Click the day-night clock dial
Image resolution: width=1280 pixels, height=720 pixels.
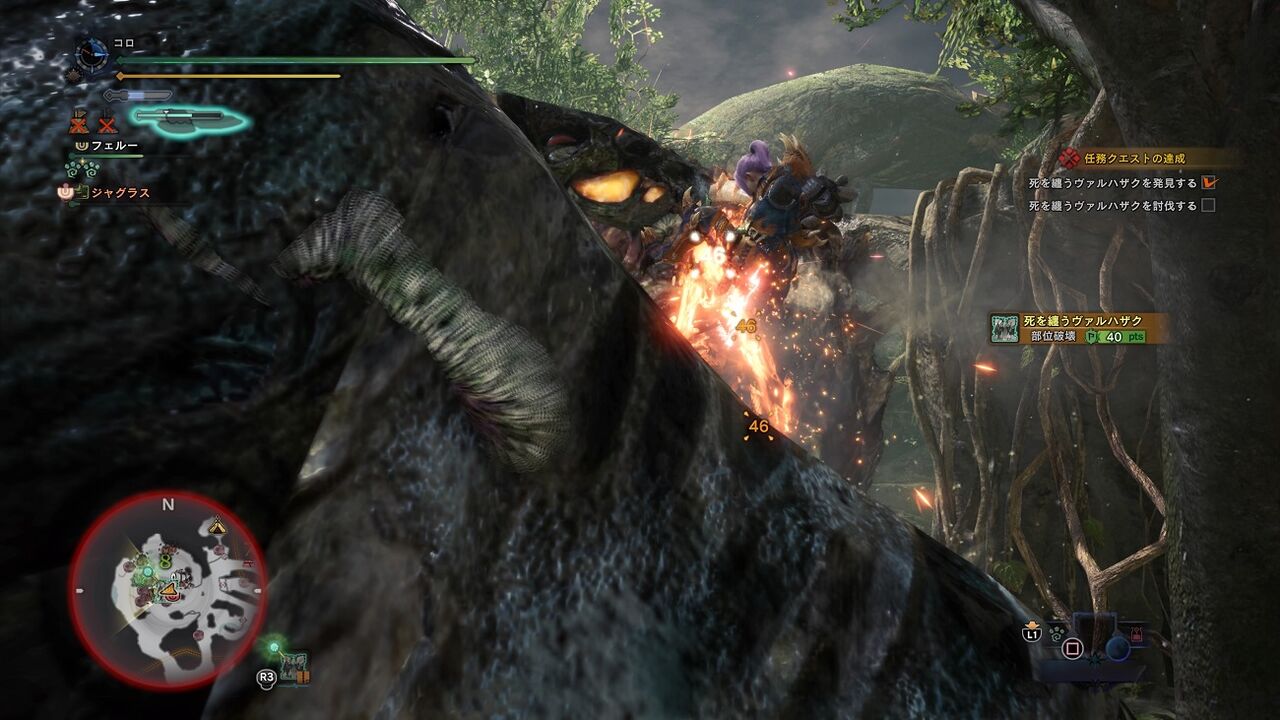[92, 54]
